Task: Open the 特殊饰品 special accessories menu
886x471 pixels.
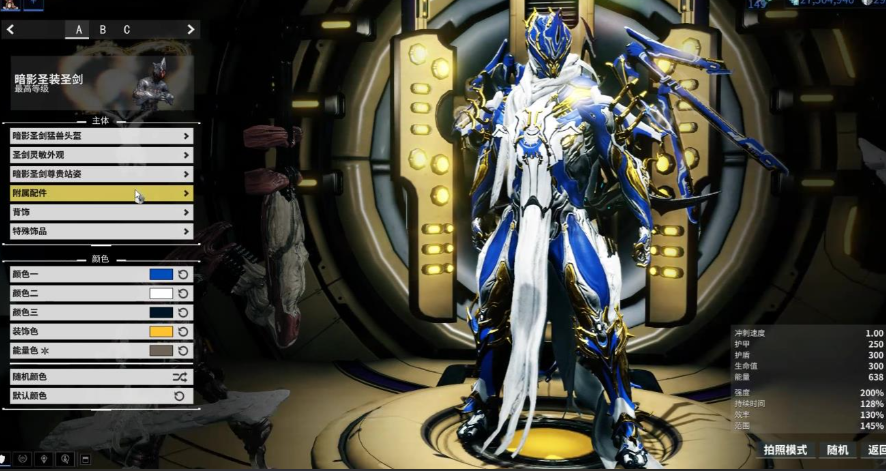Action: tap(100, 231)
